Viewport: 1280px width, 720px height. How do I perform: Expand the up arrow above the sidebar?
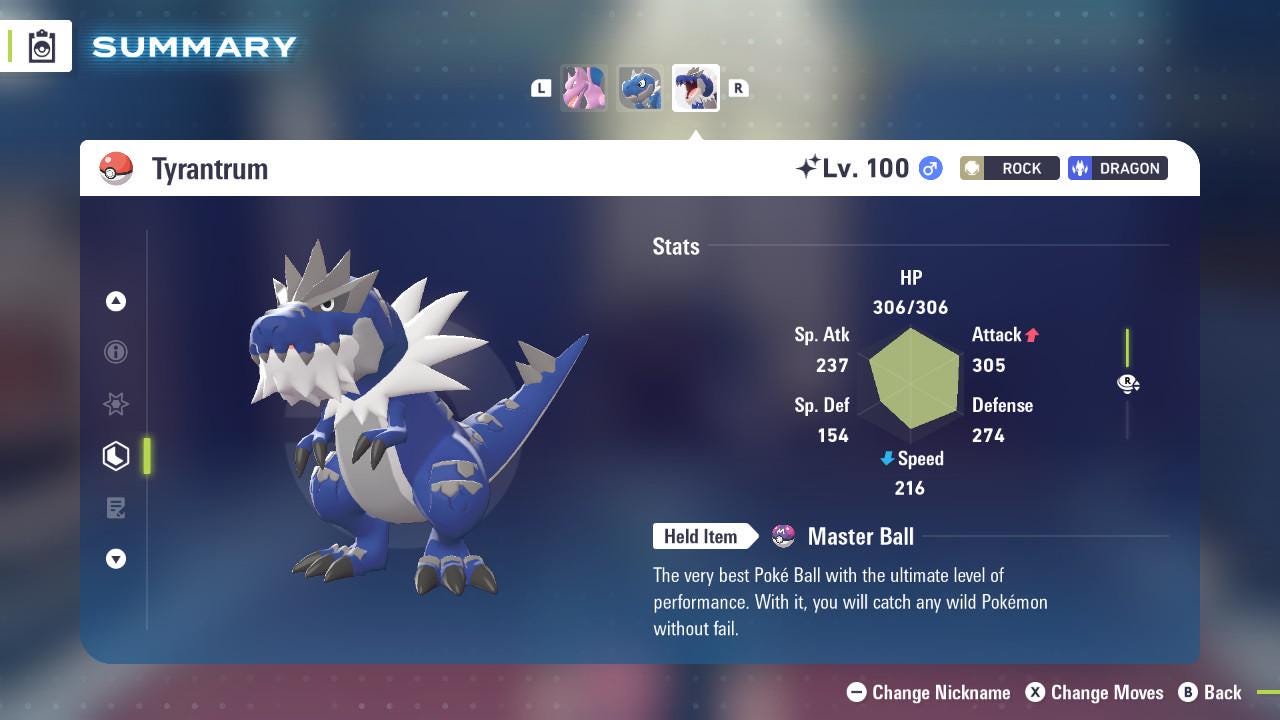(116, 301)
